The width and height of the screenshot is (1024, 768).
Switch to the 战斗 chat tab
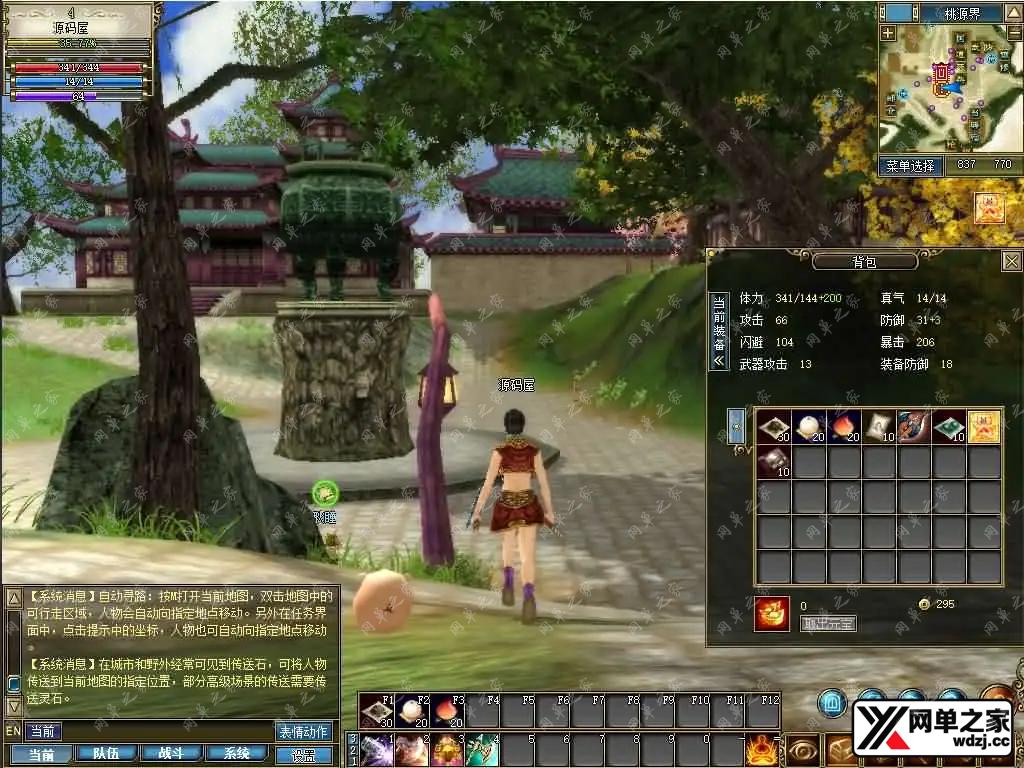tap(170, 754)
